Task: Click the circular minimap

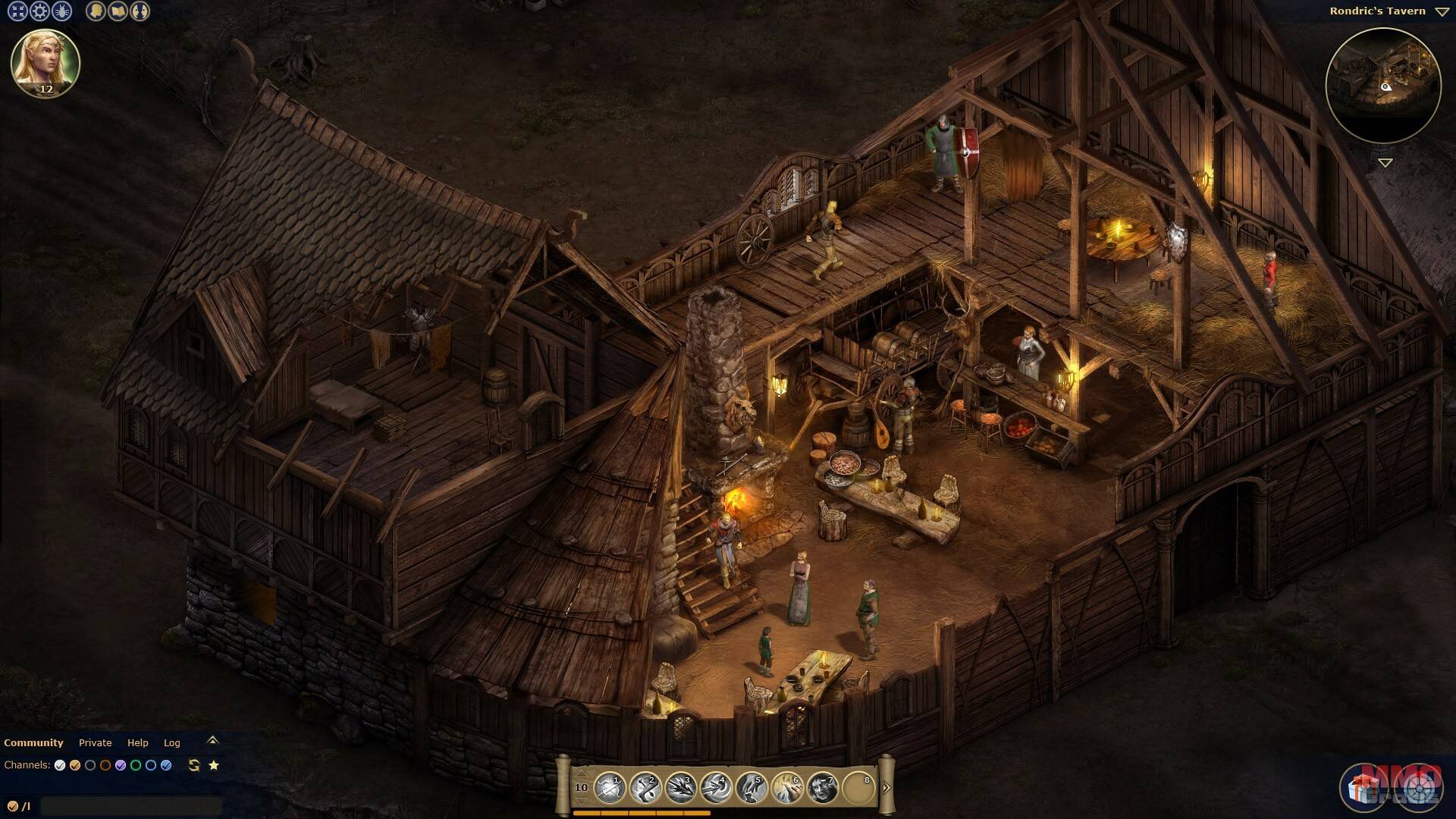Action: point(1383,85)
